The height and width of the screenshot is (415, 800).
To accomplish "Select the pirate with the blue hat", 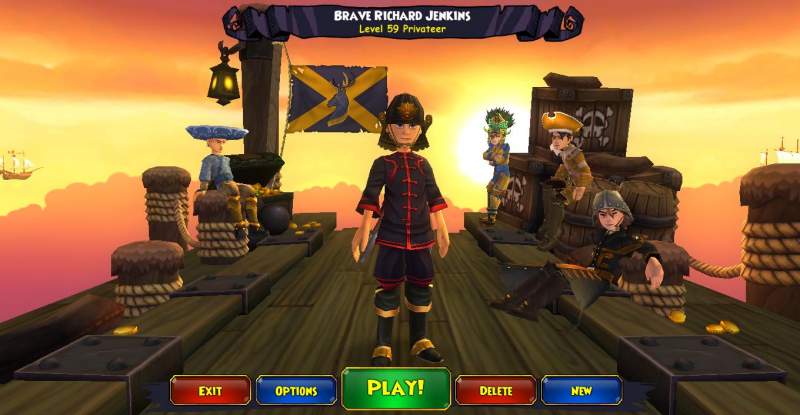I will tap(220, 172).
